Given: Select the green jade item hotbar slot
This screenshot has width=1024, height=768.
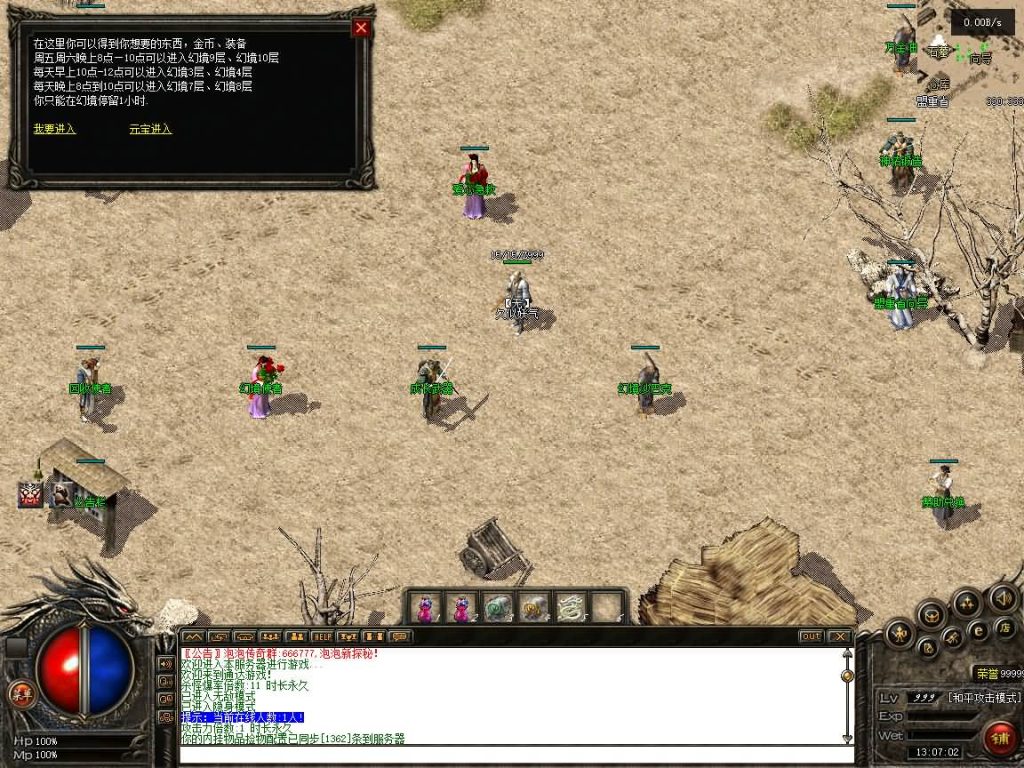Looking at the screenshot, I should [x=498, y=607].
